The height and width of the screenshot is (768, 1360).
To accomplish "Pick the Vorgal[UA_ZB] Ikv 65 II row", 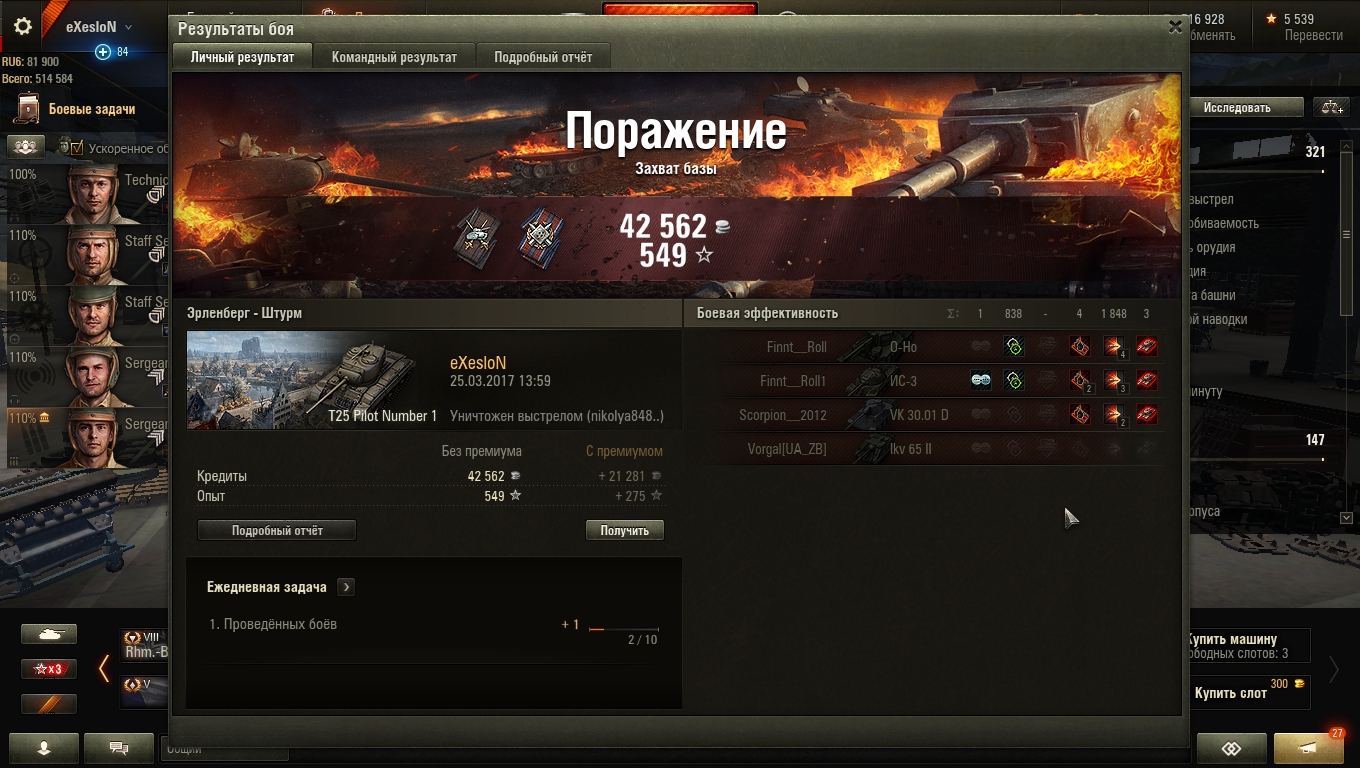I will [x=930, y=449].
